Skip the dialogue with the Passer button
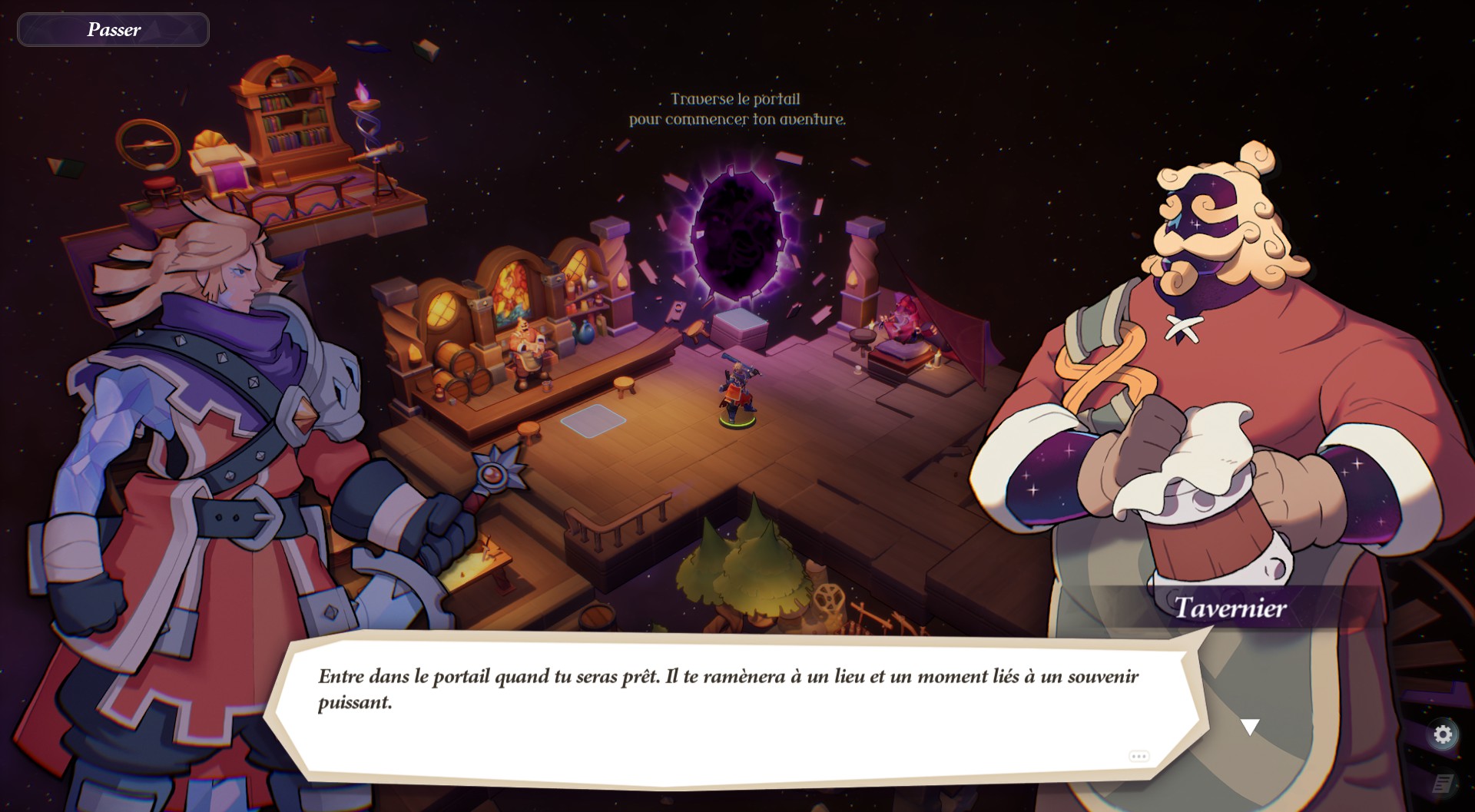The image size is (1475, 812). [x=113, y=30]
